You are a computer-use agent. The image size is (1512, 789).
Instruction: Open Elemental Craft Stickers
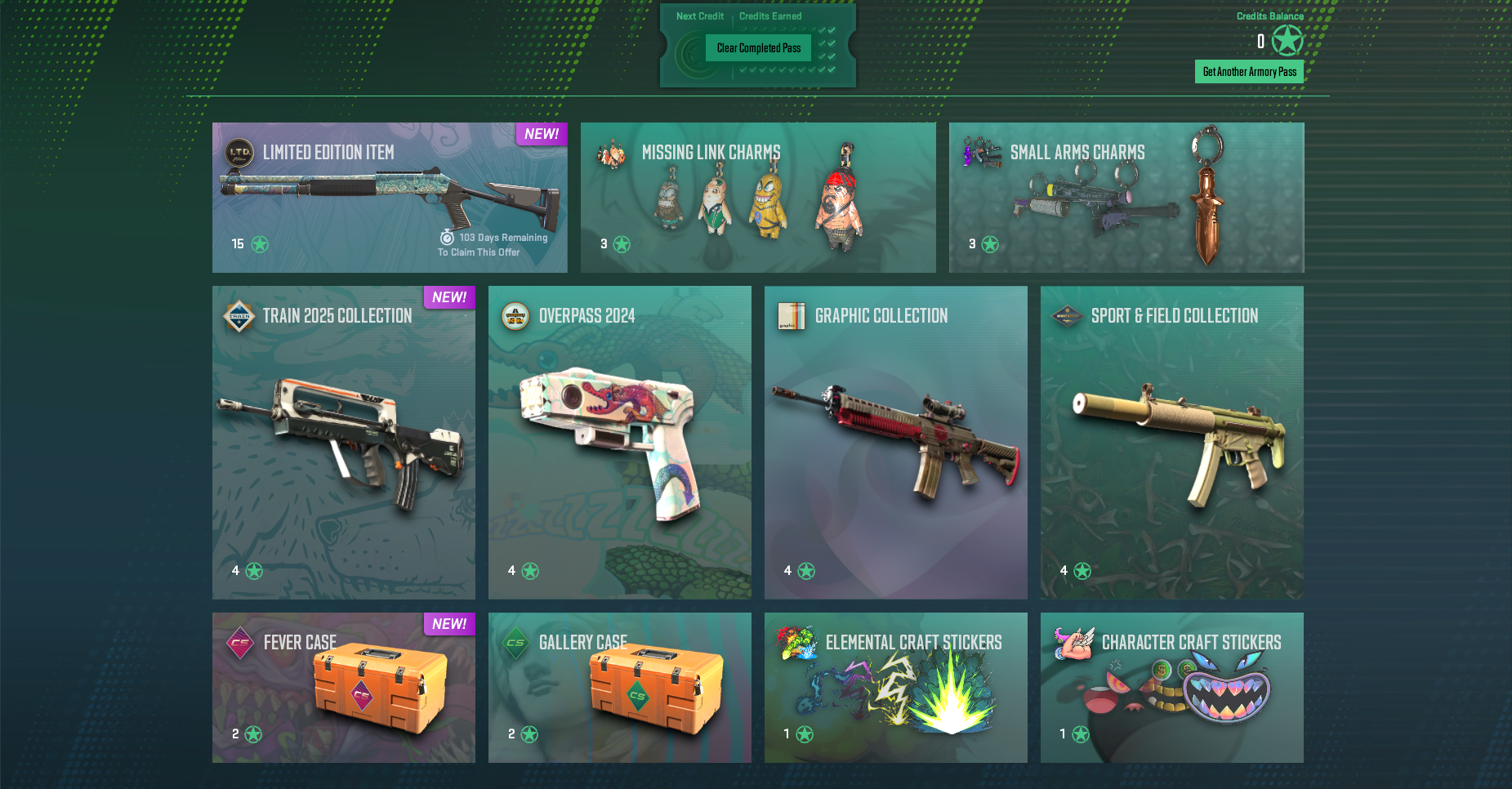coord(896,688)
